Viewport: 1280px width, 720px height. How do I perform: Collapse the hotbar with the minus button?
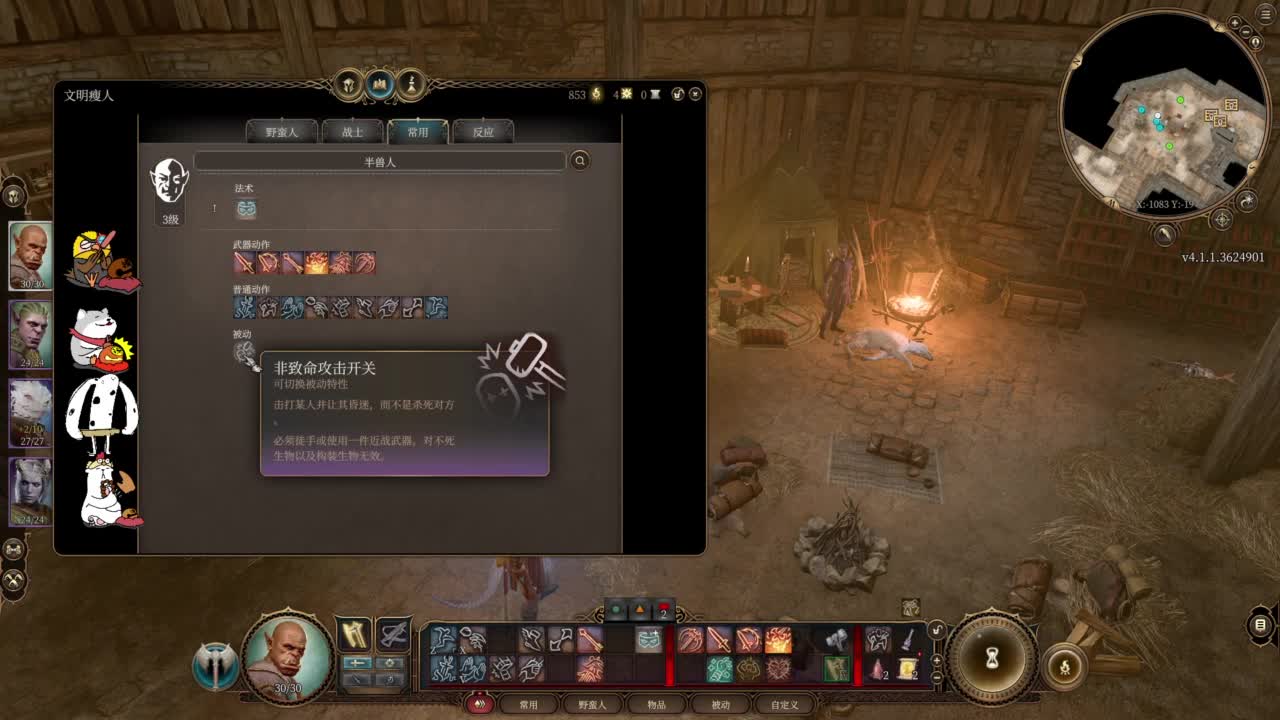coord(935,678)
